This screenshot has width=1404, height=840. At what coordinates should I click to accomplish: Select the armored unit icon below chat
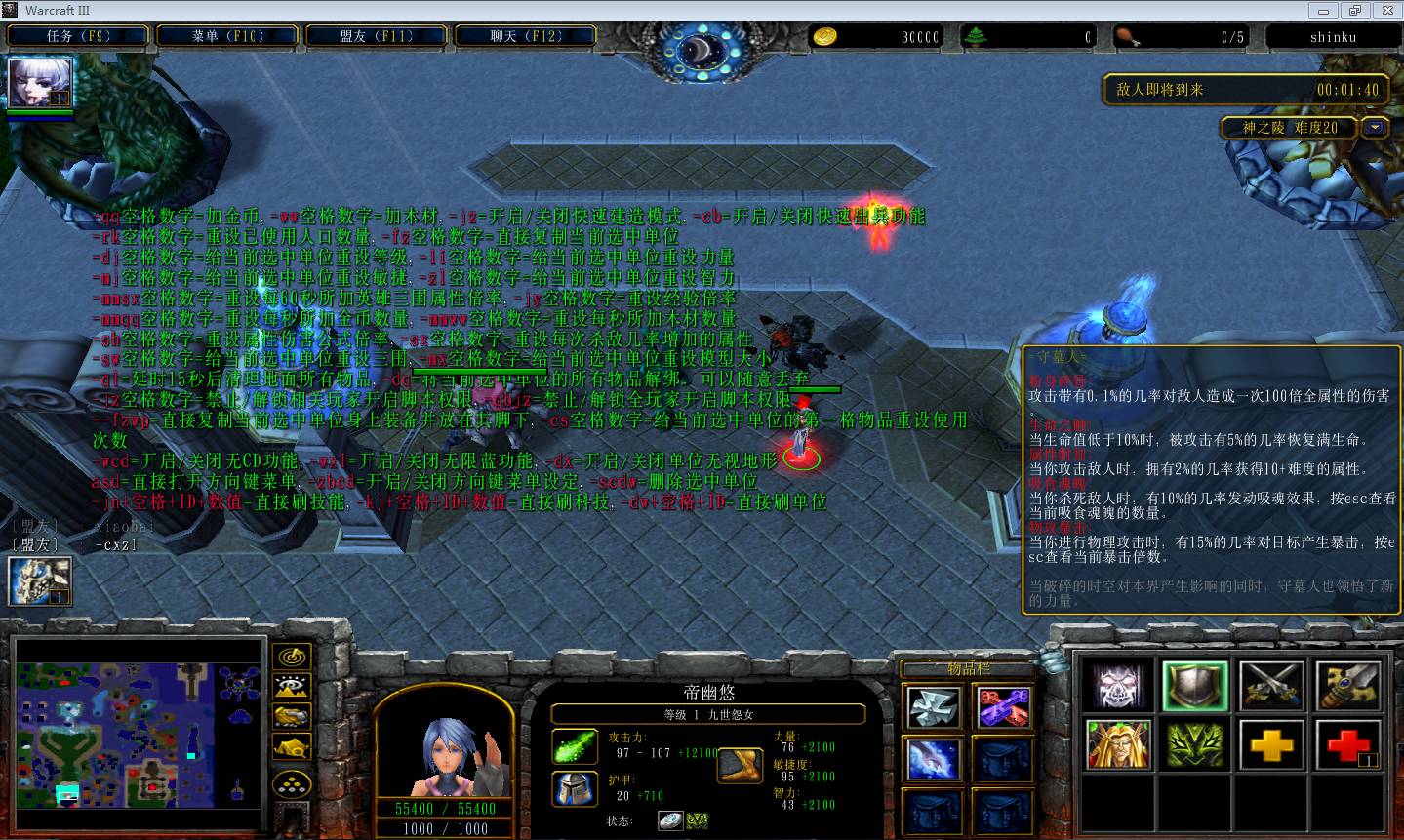tap(40, 581)
